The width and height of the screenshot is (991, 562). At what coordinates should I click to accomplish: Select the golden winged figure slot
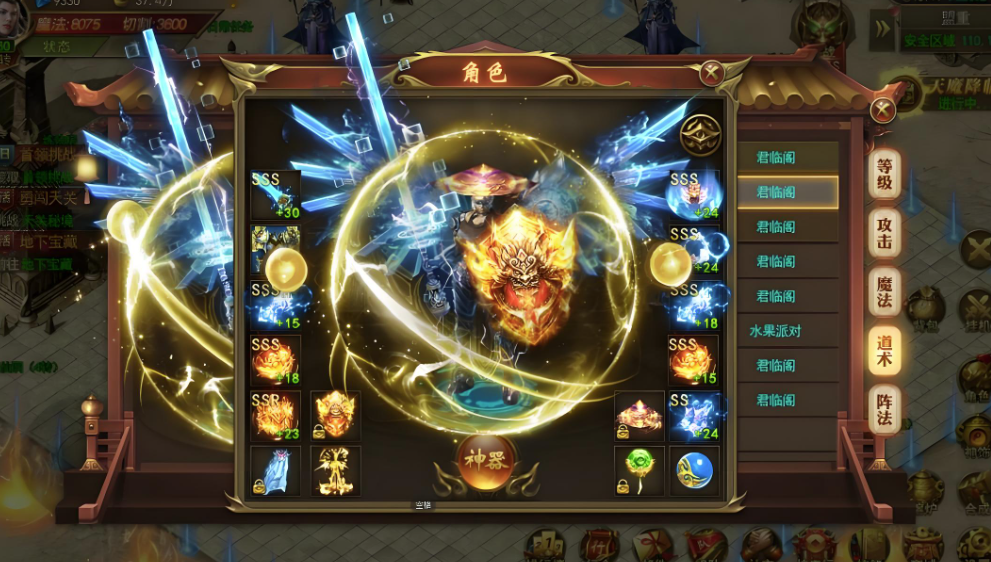pyautogui.click(x=335, y=471)
